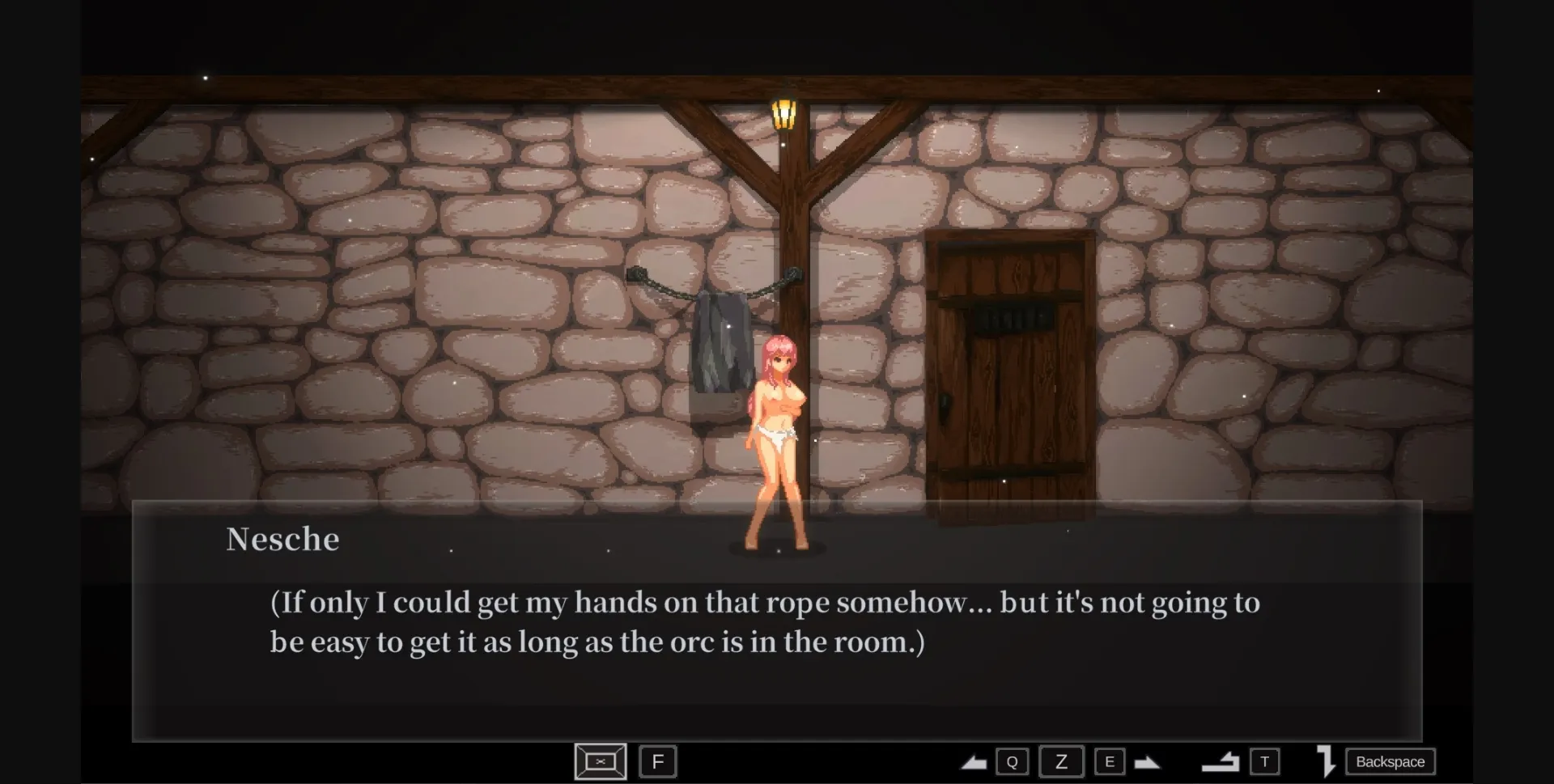
Task: Click the F interact key badge
Action: 657,761
